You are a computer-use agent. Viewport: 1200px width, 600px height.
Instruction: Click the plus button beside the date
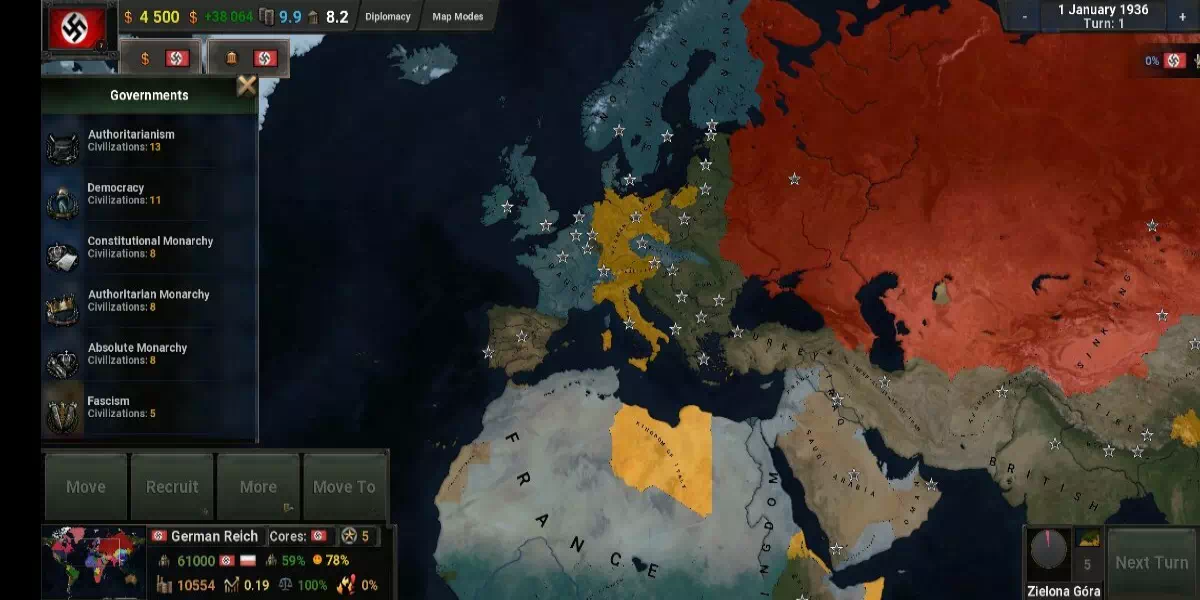pyautogui.click(x=1182, y=17)
